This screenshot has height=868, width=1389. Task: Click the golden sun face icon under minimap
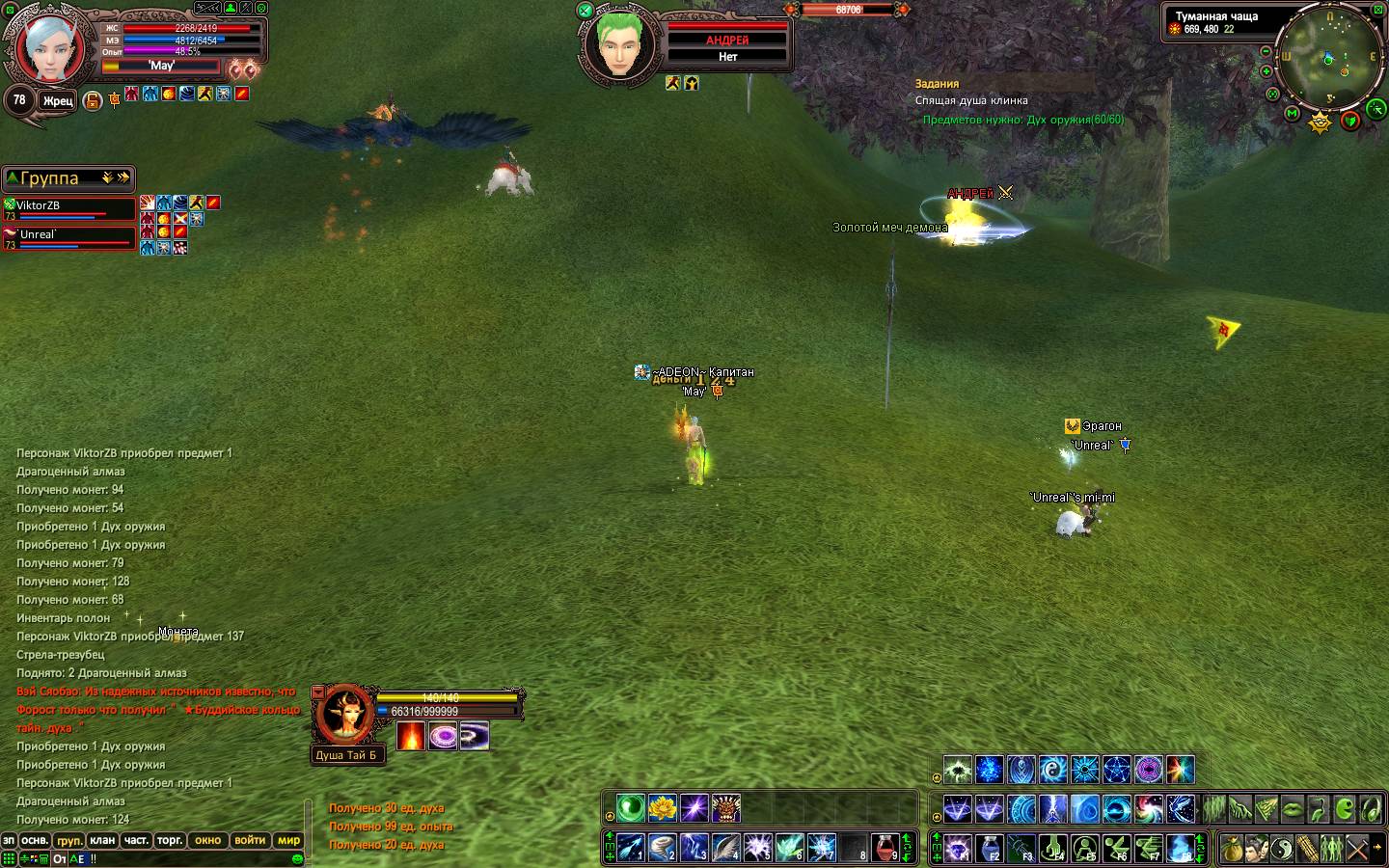pyautogui.click(x=1320, y=122)
